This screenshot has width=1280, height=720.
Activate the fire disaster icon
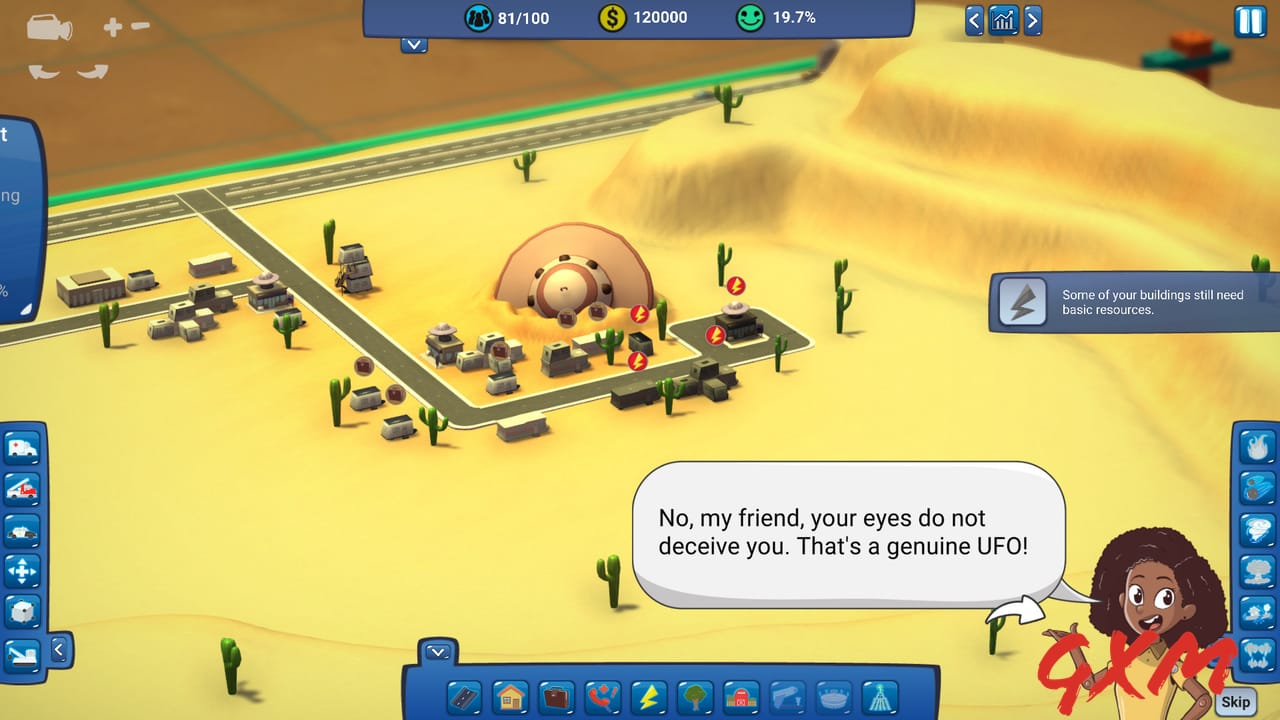point(1258,447)
